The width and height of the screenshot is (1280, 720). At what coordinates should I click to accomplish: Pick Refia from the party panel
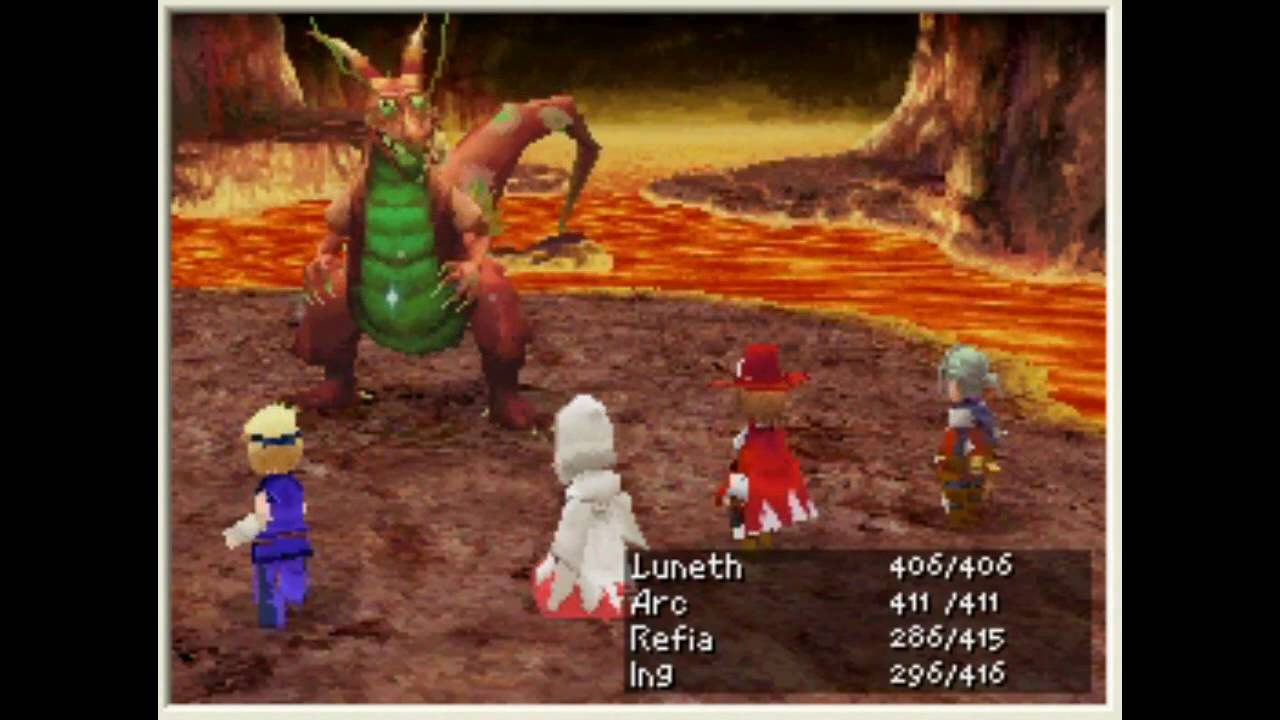[x=672, y=639]
